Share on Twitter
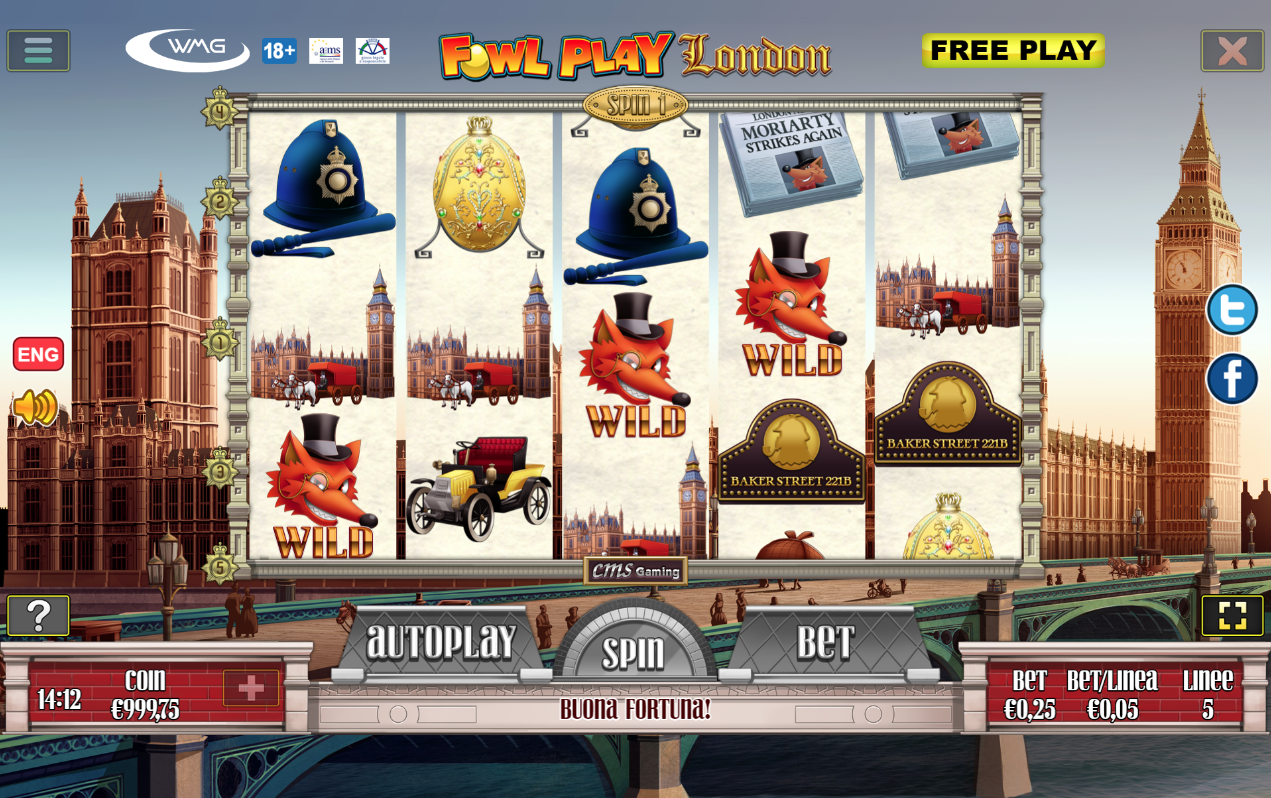The image size is (1271, 798). [x=1232, y=310]
